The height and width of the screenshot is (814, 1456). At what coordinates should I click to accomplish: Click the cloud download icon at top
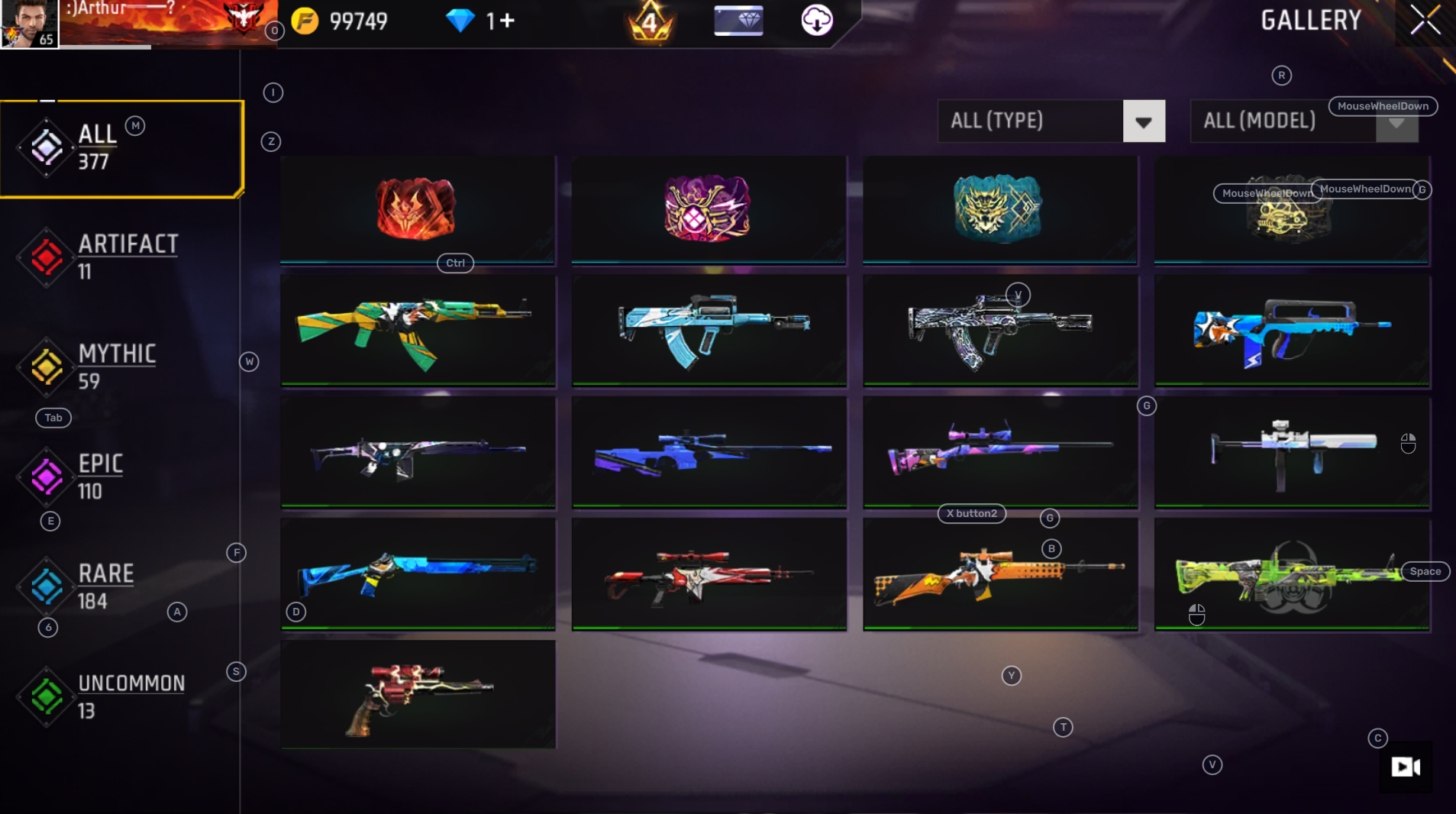point(815,21)
